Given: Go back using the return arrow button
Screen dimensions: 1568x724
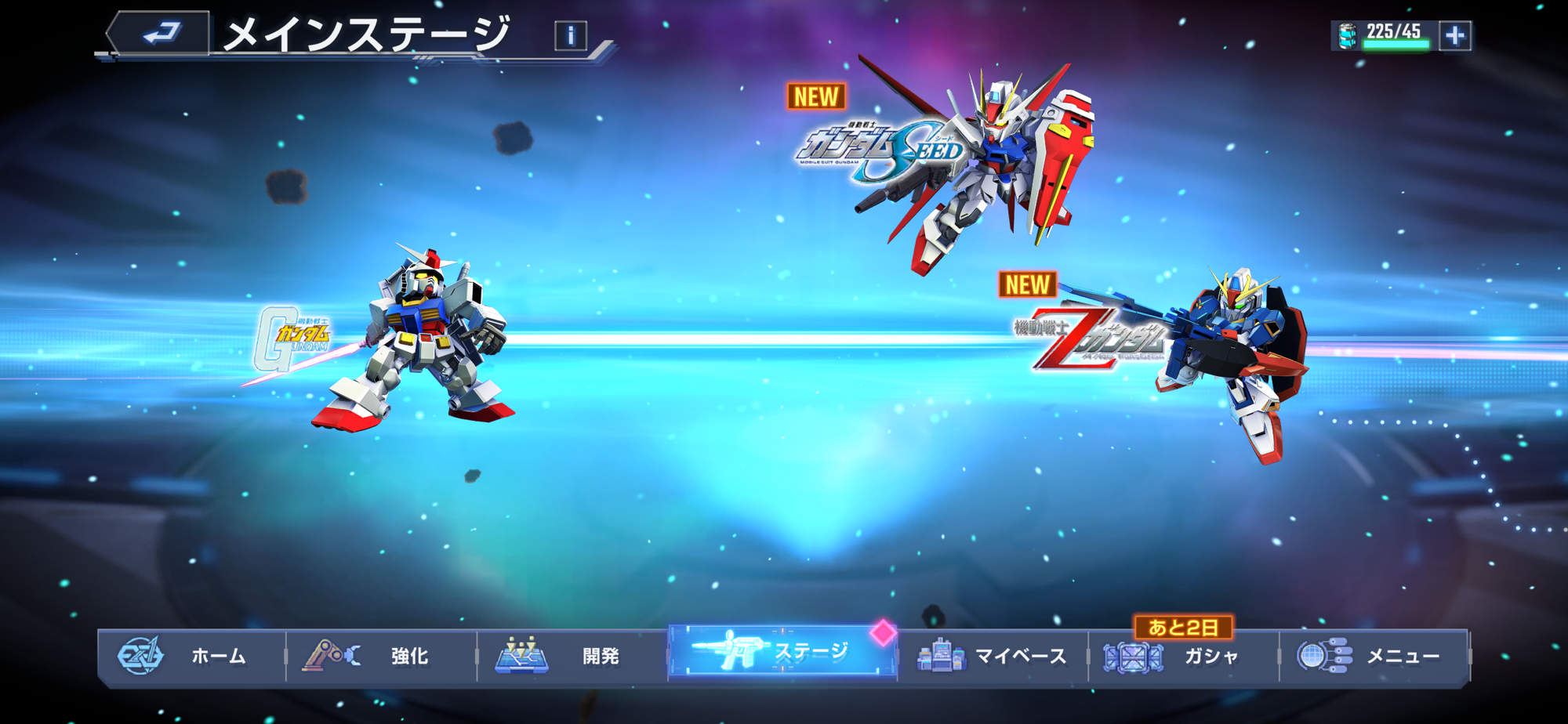Looking at the screenshot, I should [x=161, y=34].
